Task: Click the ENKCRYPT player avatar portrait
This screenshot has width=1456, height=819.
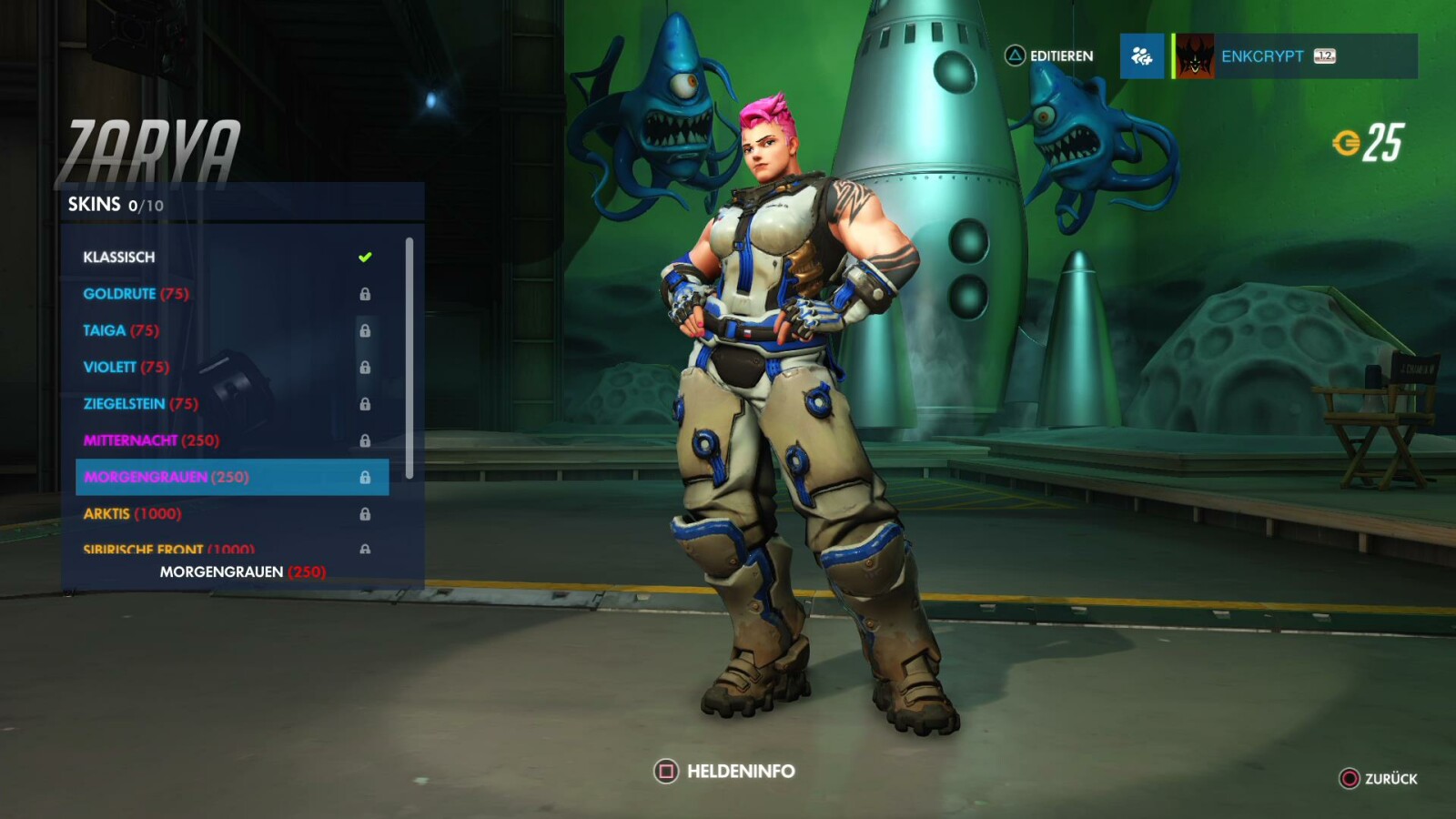Action: (1193, 56)
